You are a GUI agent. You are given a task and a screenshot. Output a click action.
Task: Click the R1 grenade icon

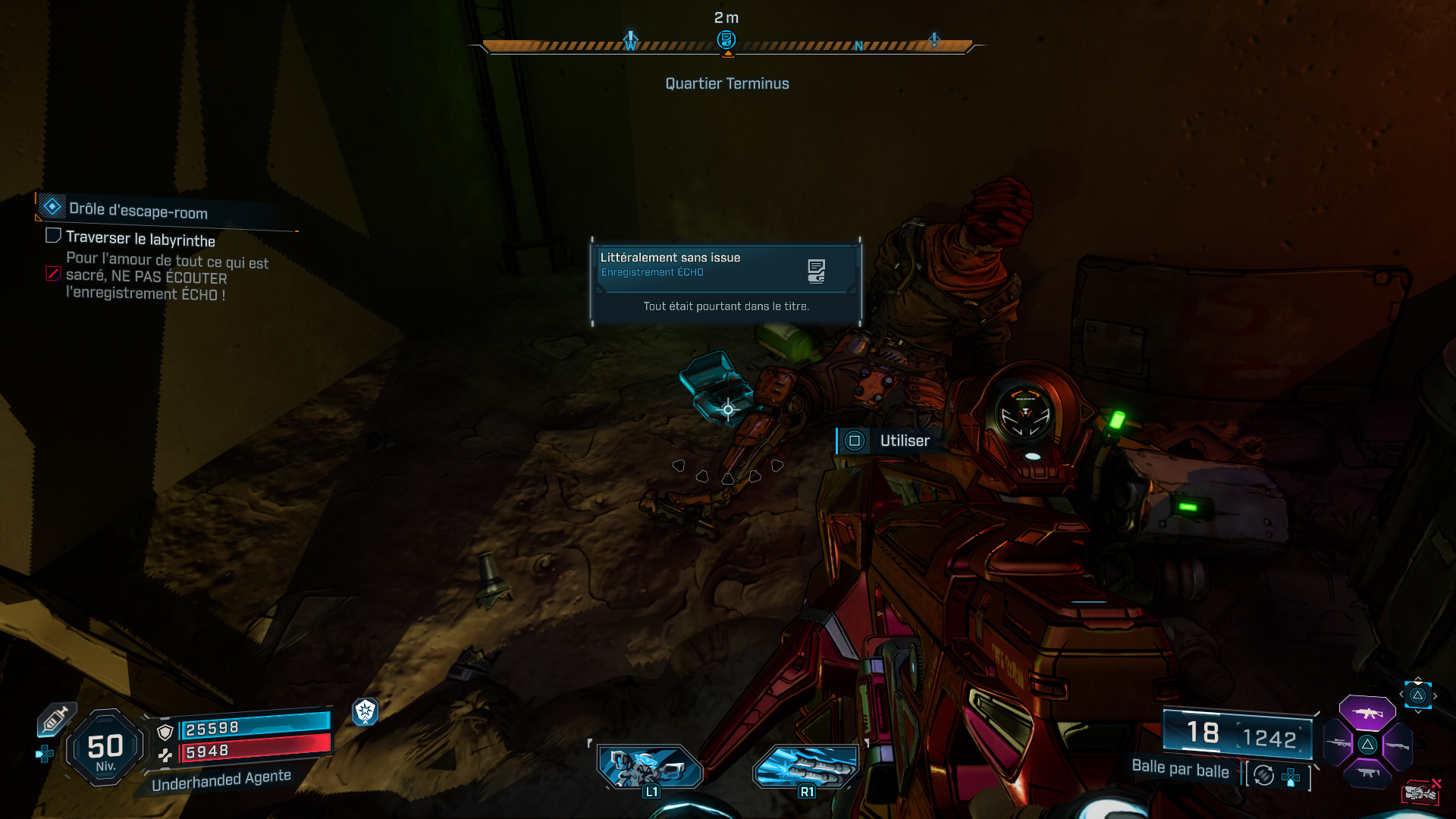(805, 768)
